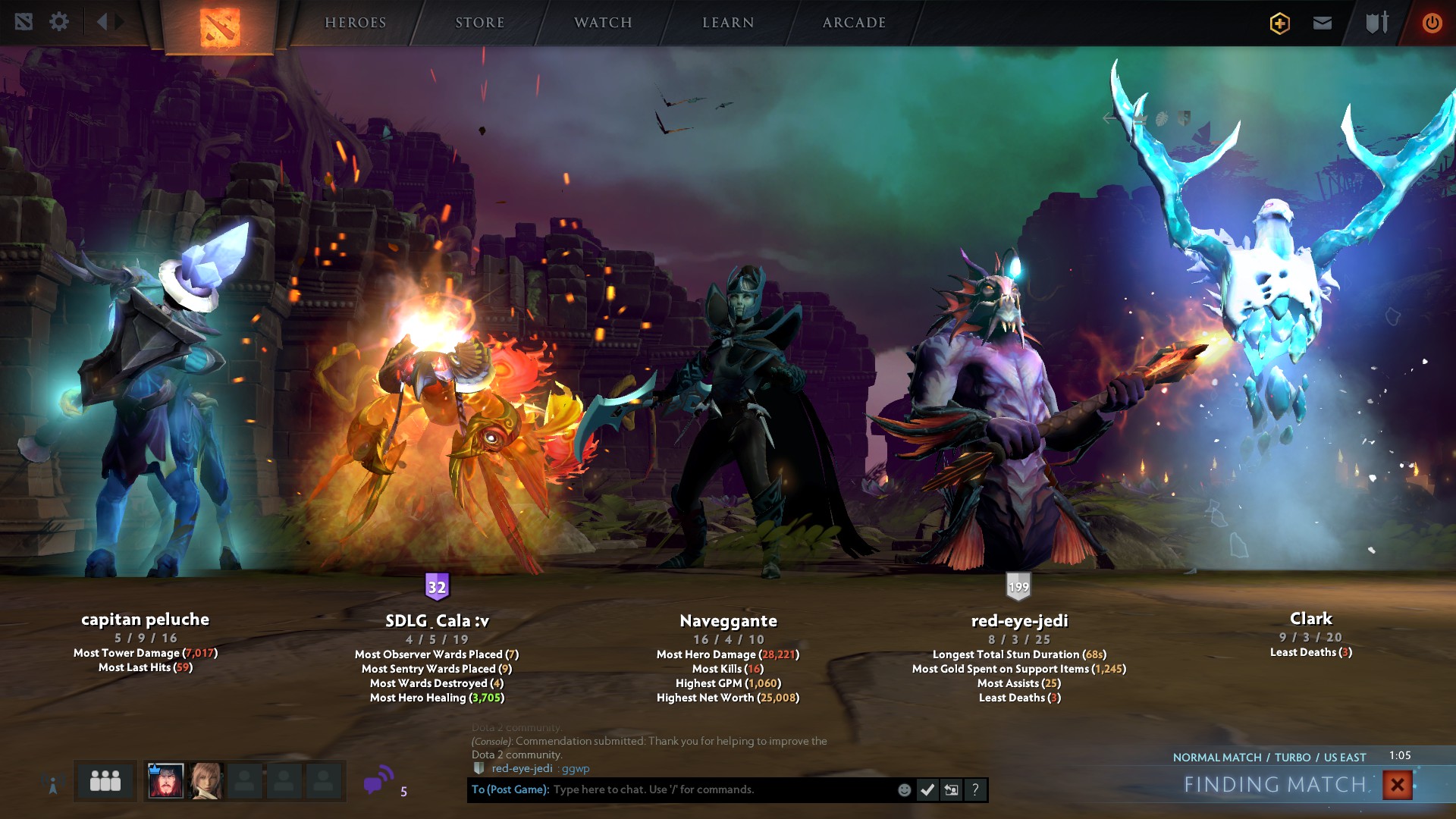Open the mail inbox
Screen dimensions: 1456x819
[x=1323, y=23]
